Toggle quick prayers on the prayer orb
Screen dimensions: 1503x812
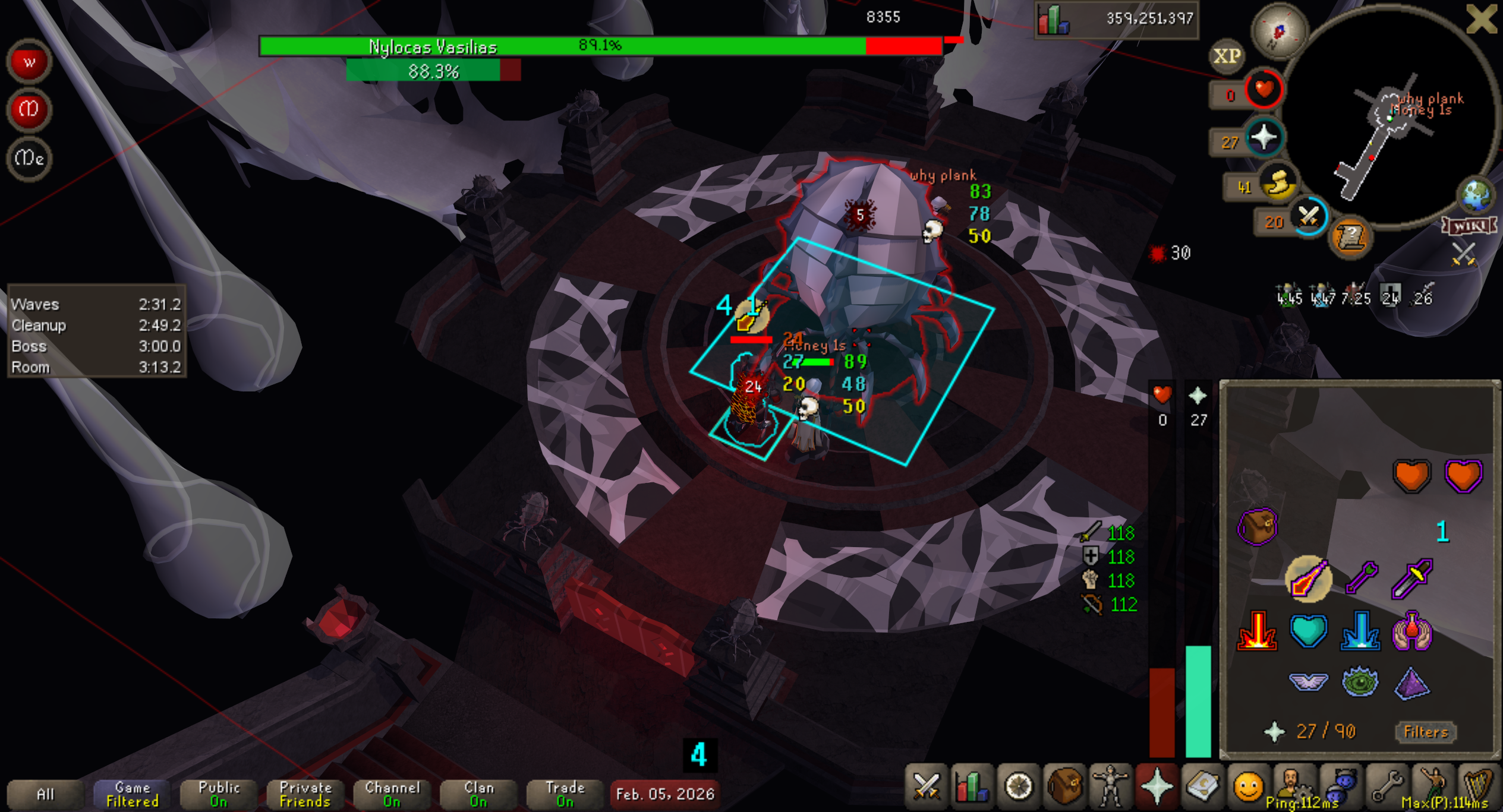coord(1263,138)
